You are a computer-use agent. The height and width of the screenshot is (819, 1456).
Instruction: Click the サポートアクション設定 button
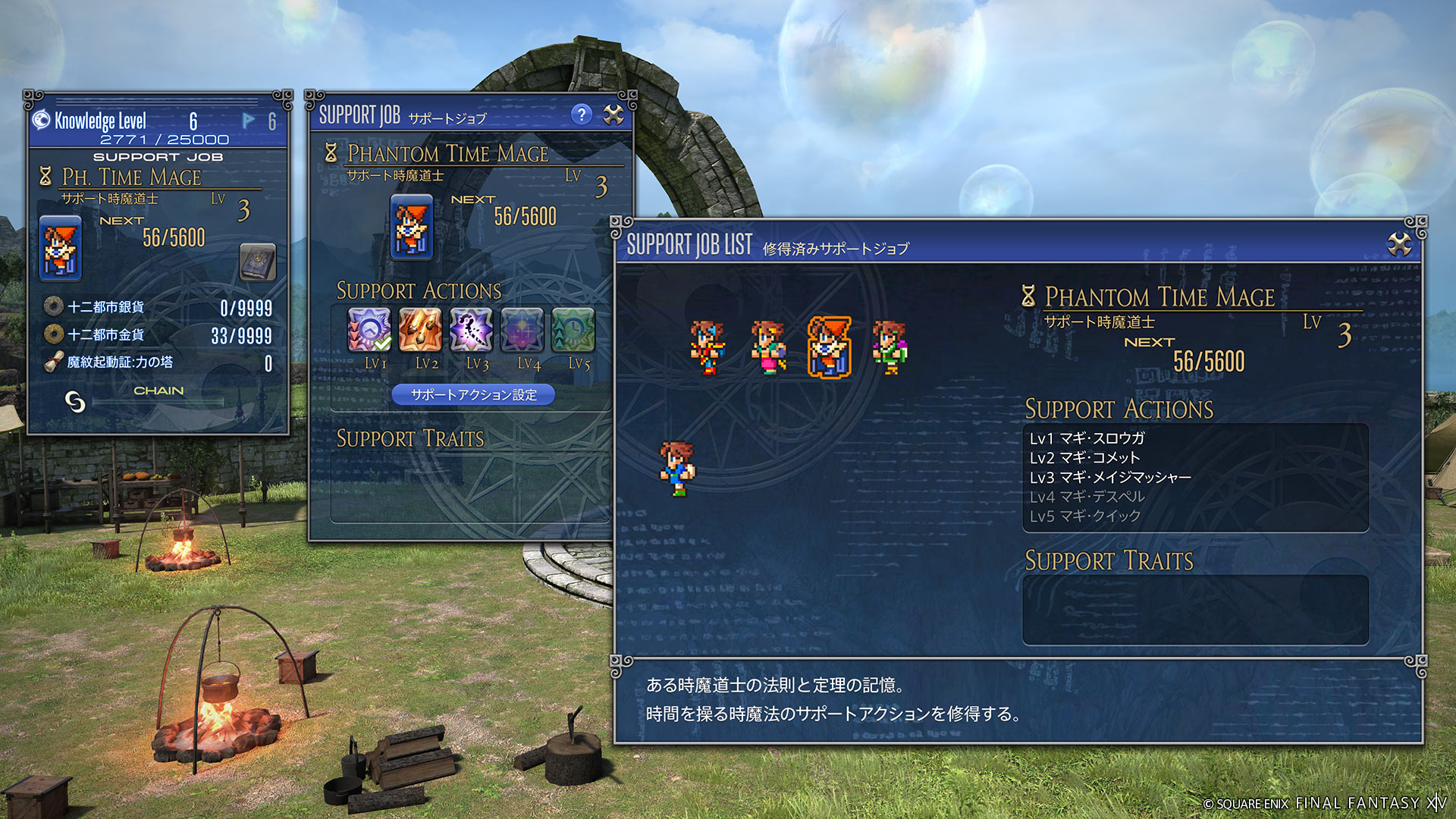tap(473, 394)
